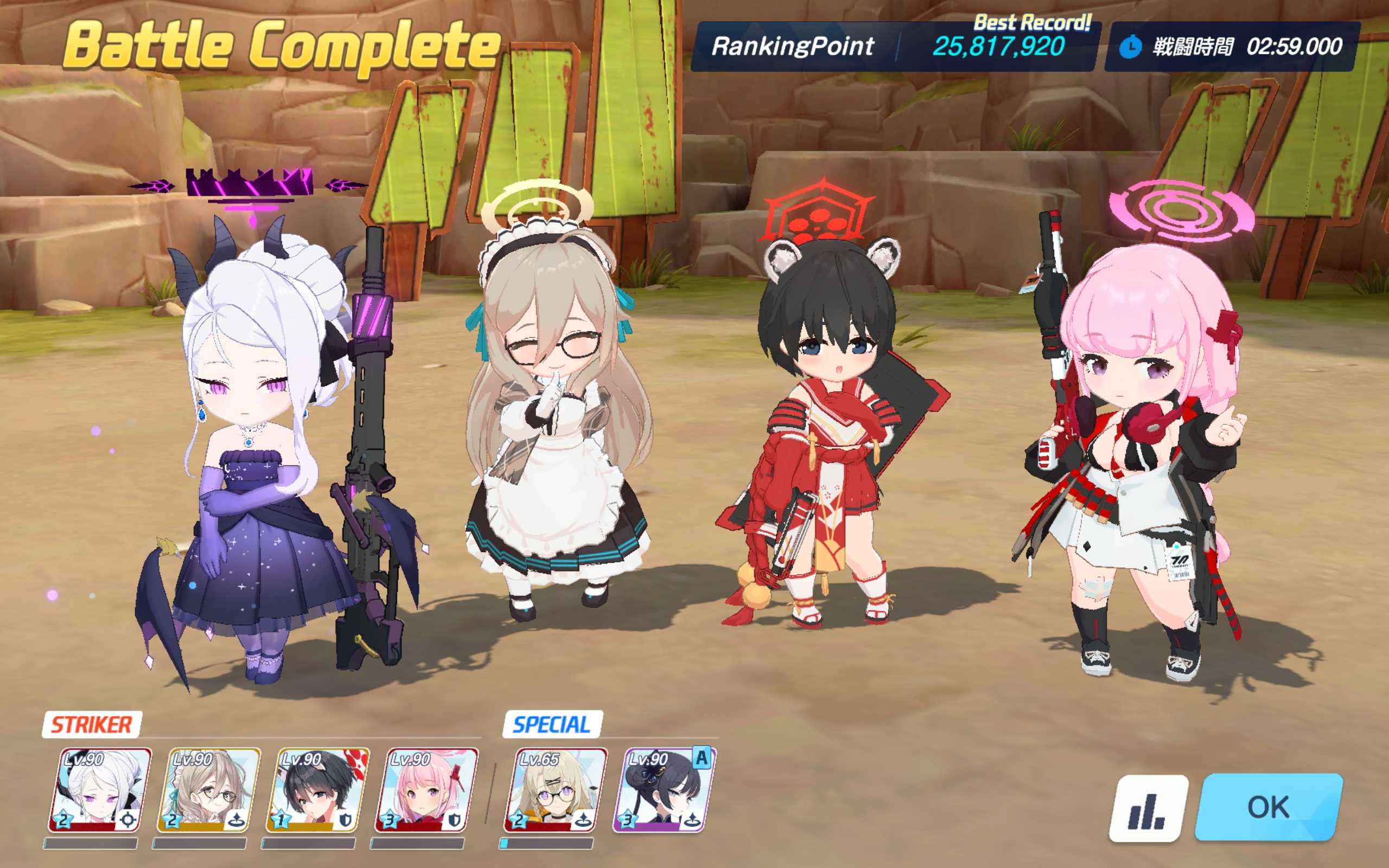The width and height of the screenshot is (1389, 868).
Task: Select the white-haired horned striker portrait
Action: coord(100,790)
